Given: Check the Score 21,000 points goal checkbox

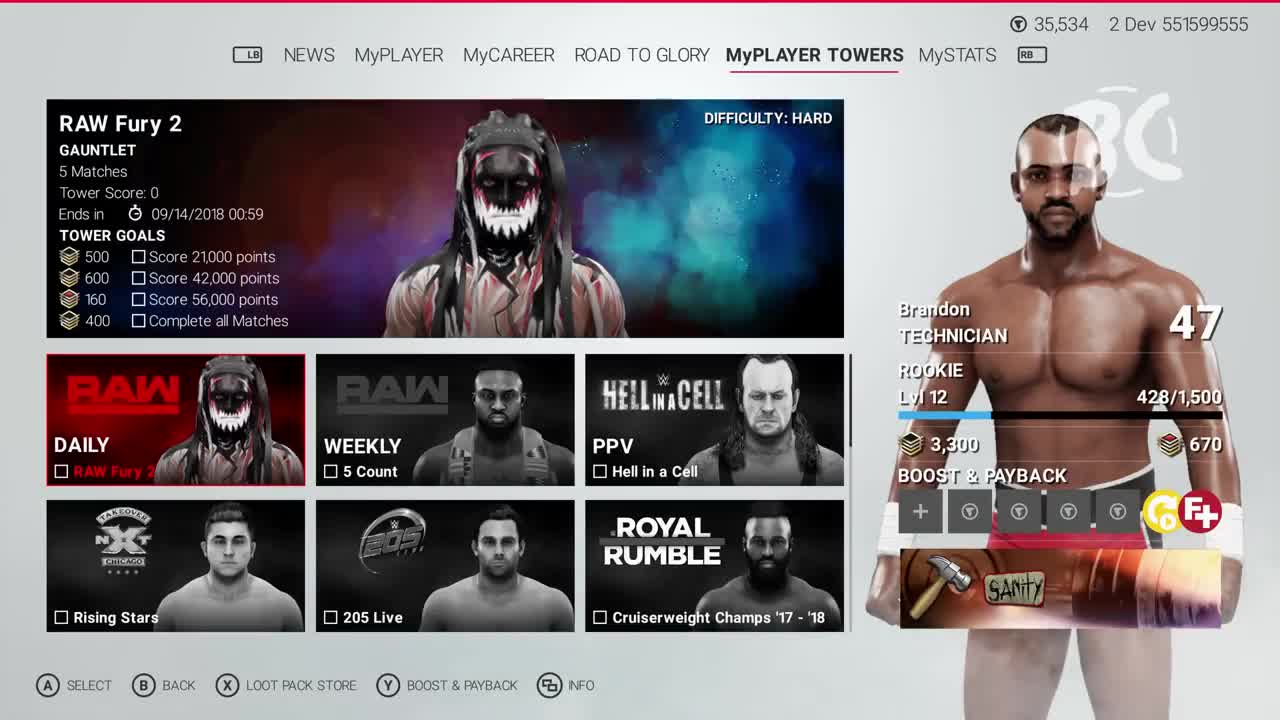Looking at the screenshot, I should [x=138, y=257].
